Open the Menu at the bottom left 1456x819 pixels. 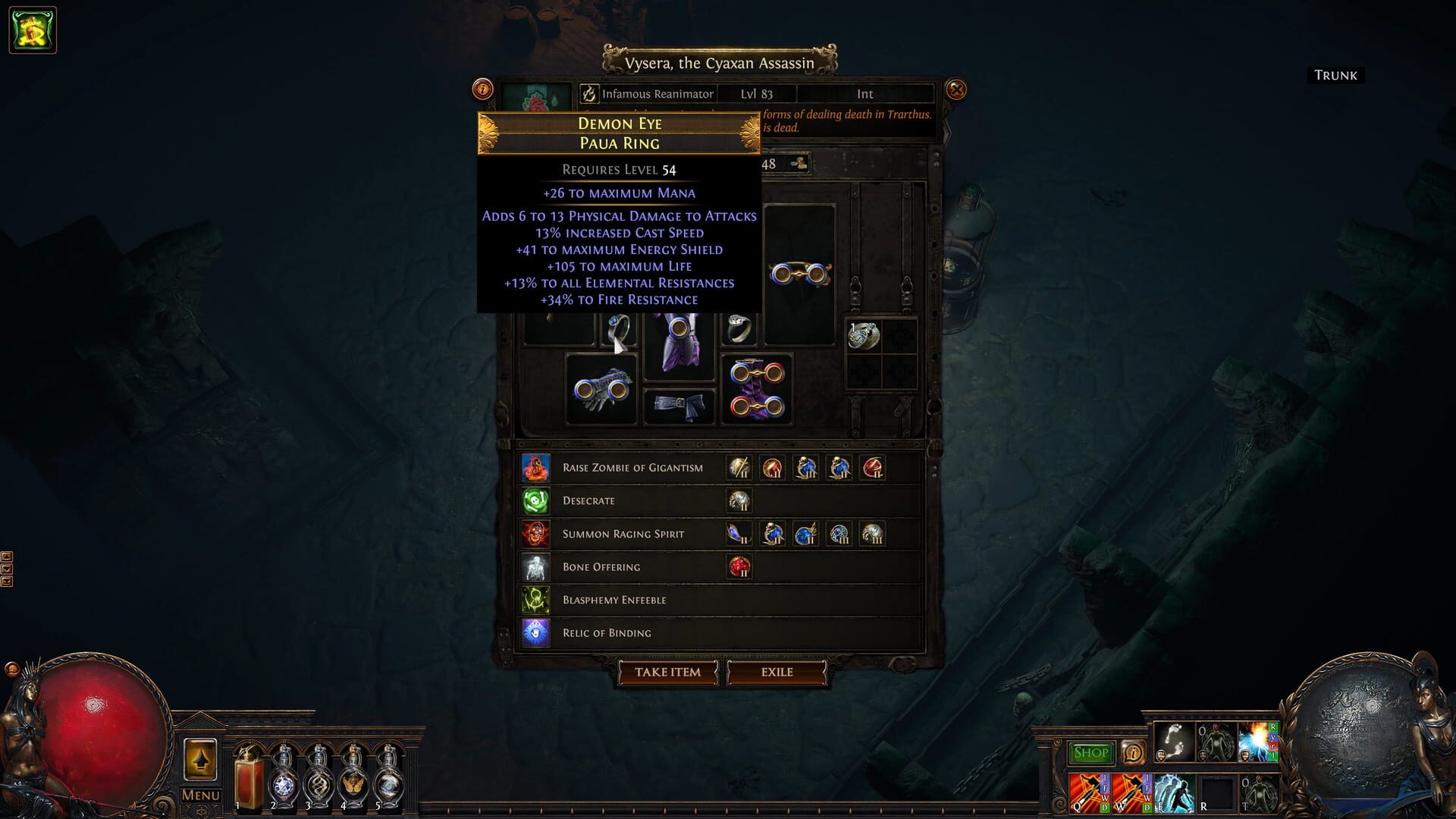point(199,794)
